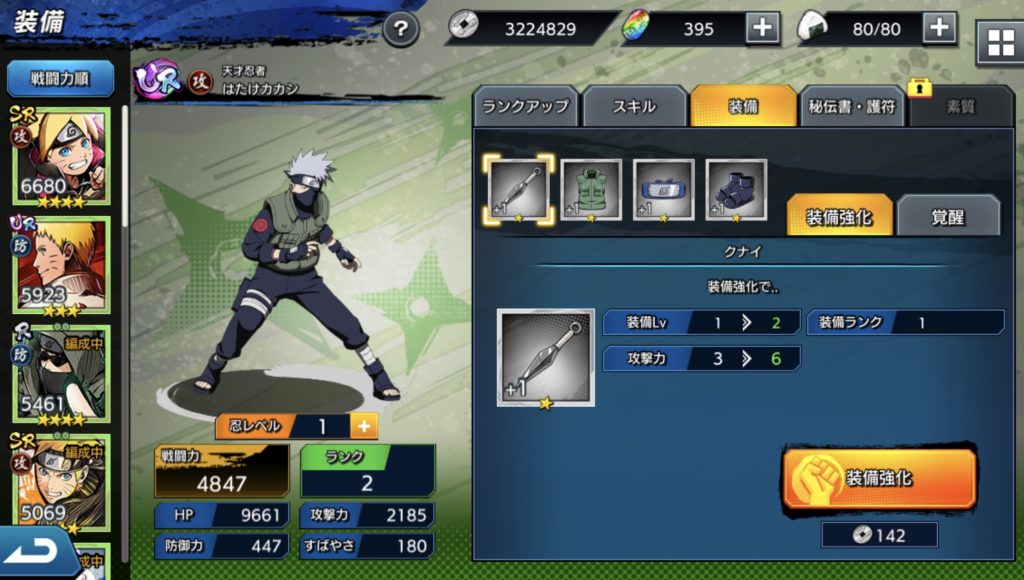Select the 装備 tab
The image size is (1024, 580).
(742, 106)
